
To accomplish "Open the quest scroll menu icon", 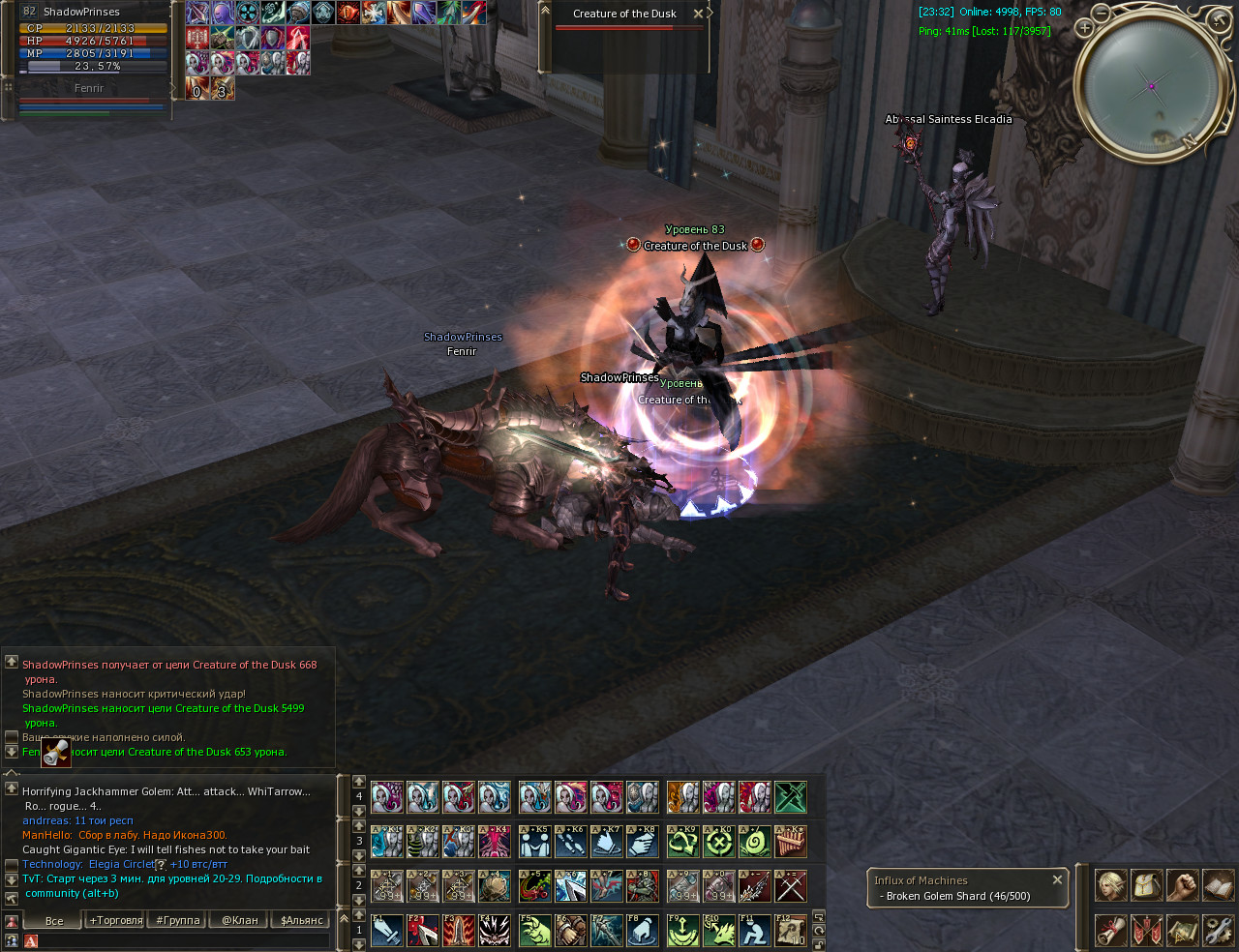I will pos(1110,931).
